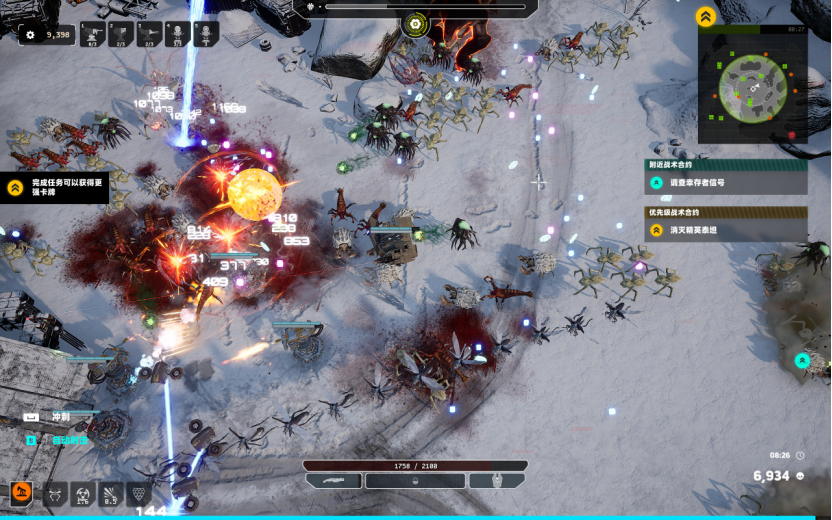Click the round emblem at top center
Viewport: 832px width, 520px height.
416,23
